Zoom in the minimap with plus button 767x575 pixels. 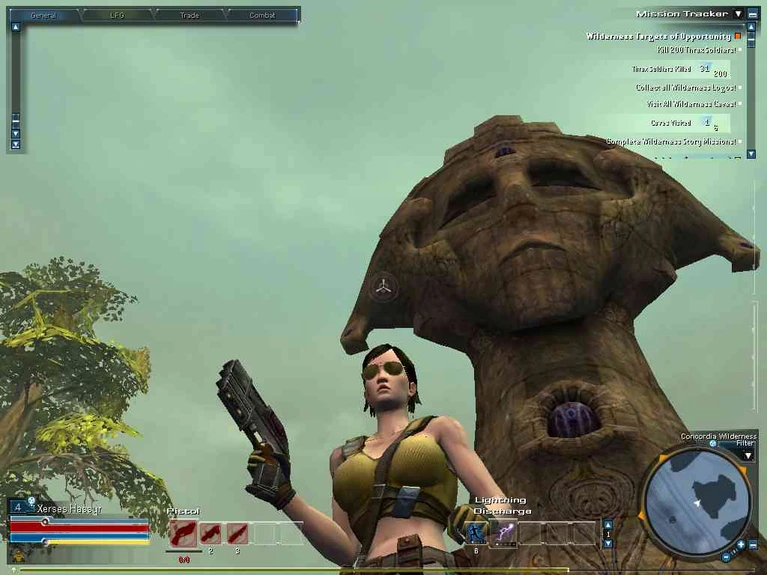[x=741, y=545]
